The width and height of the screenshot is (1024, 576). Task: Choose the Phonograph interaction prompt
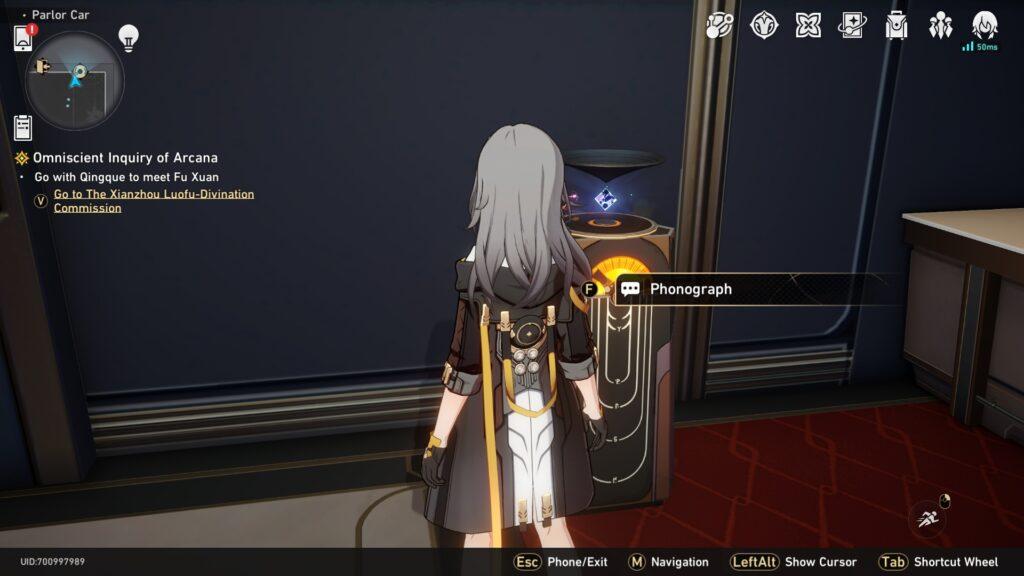[690, 289]
